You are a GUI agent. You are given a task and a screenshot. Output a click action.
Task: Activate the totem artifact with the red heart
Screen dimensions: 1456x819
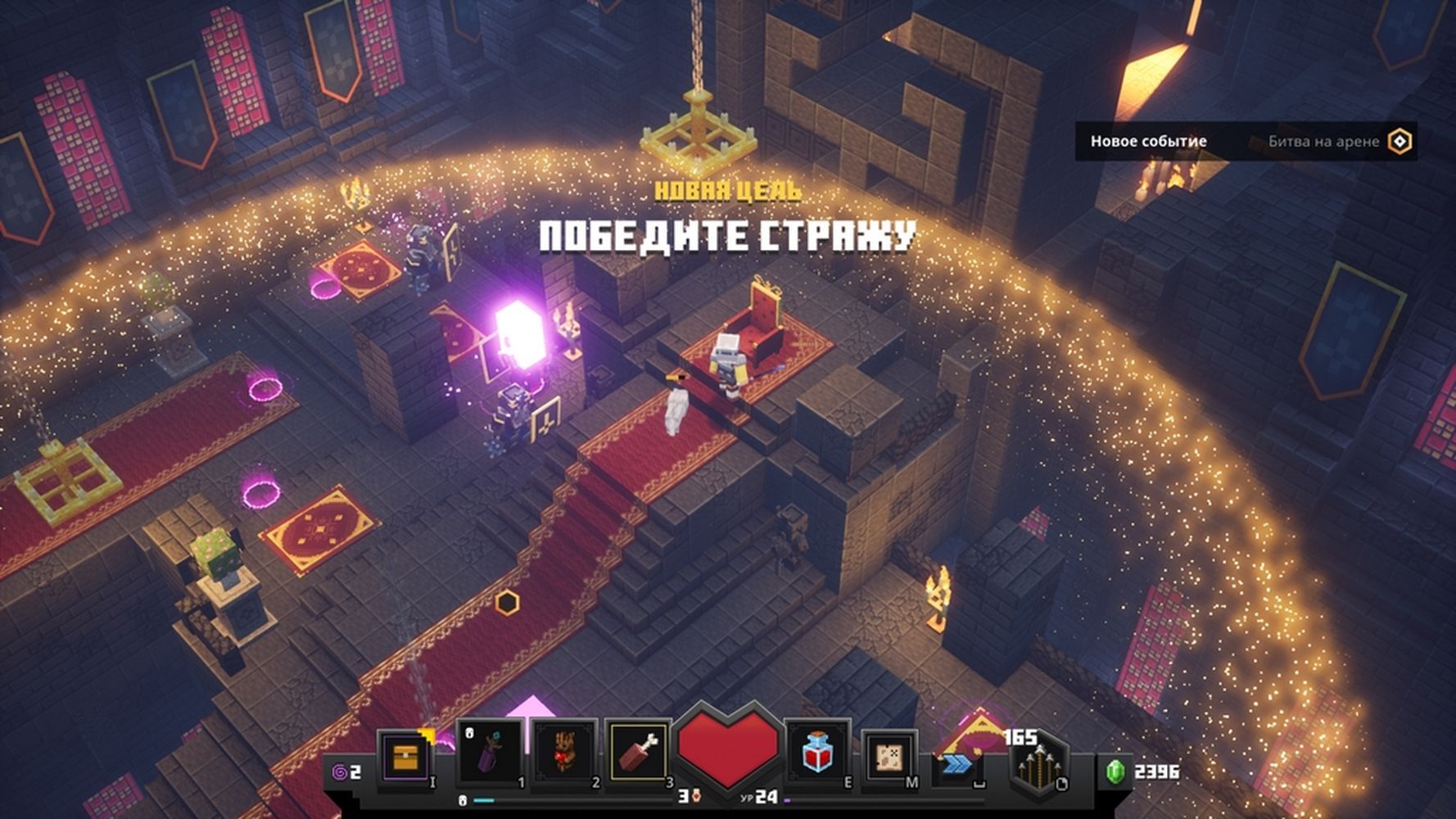[x=565, y=752]
